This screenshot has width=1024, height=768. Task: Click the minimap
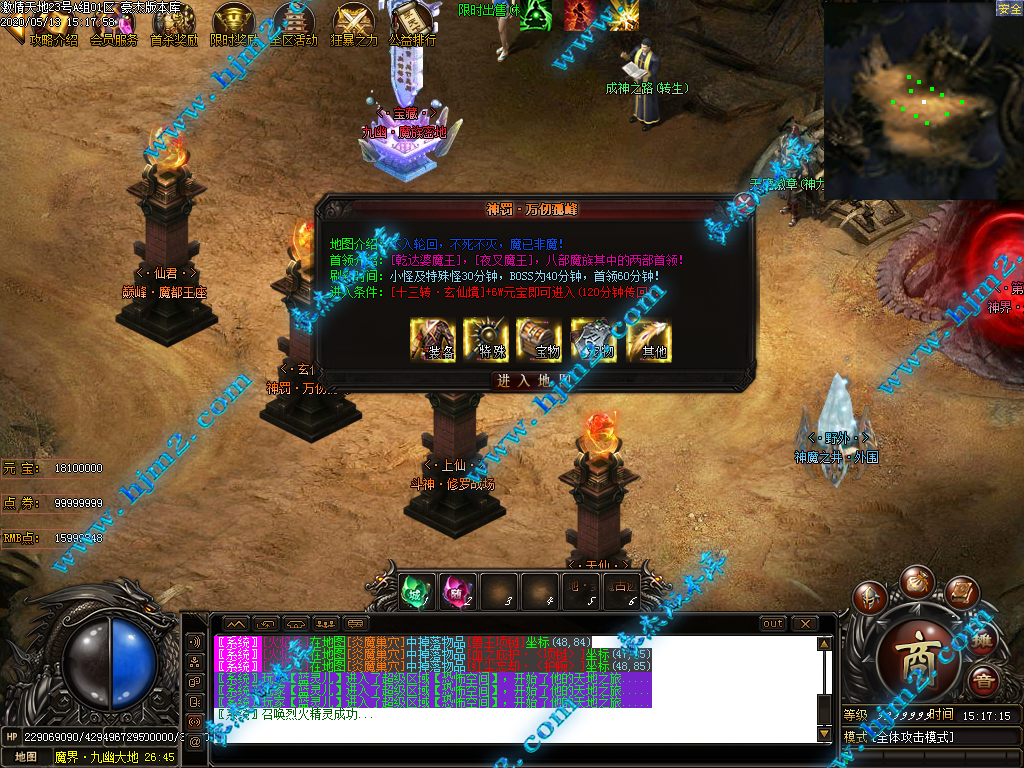pos(922,100)
